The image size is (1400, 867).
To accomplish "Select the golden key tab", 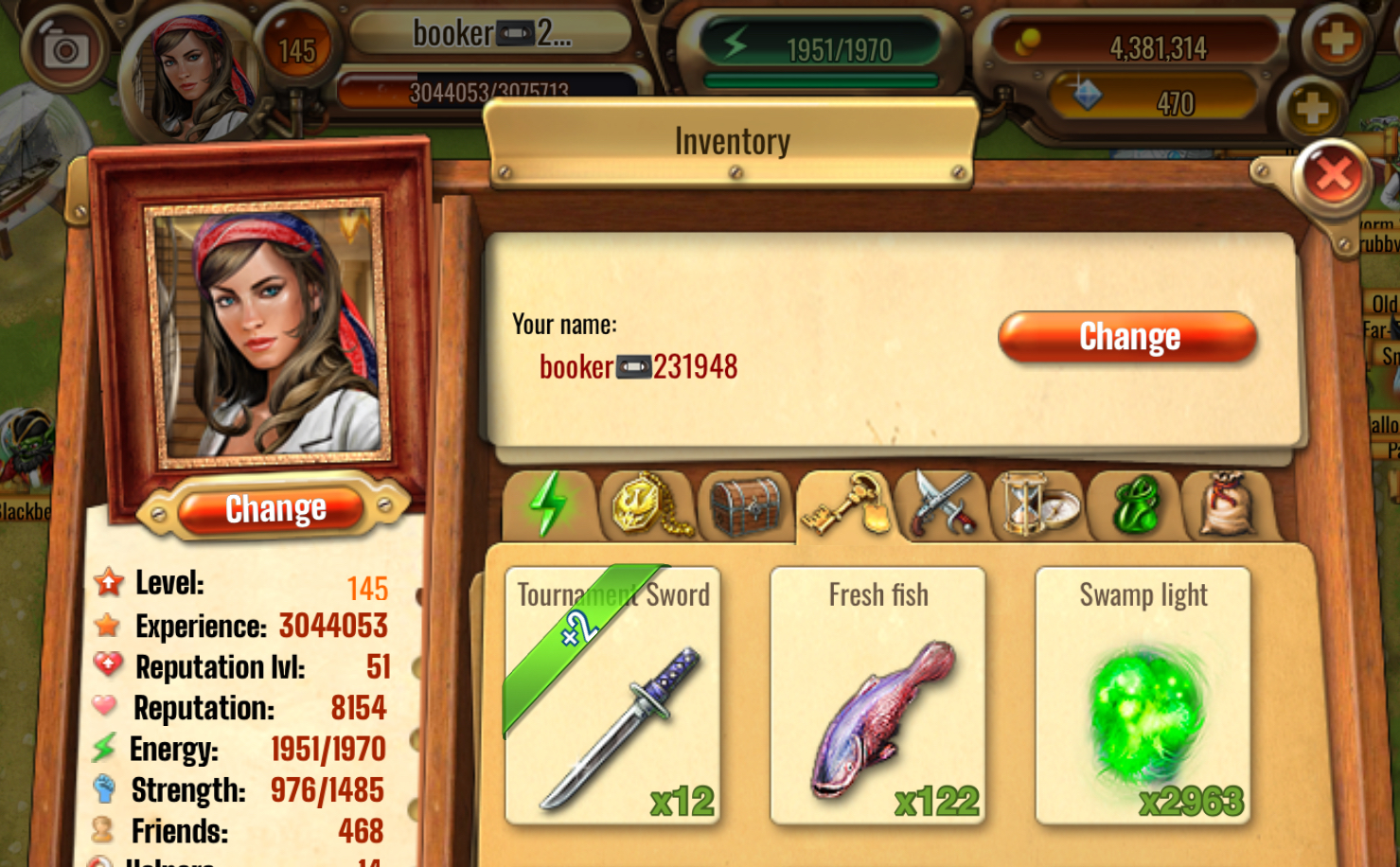I will click(845, 505).
